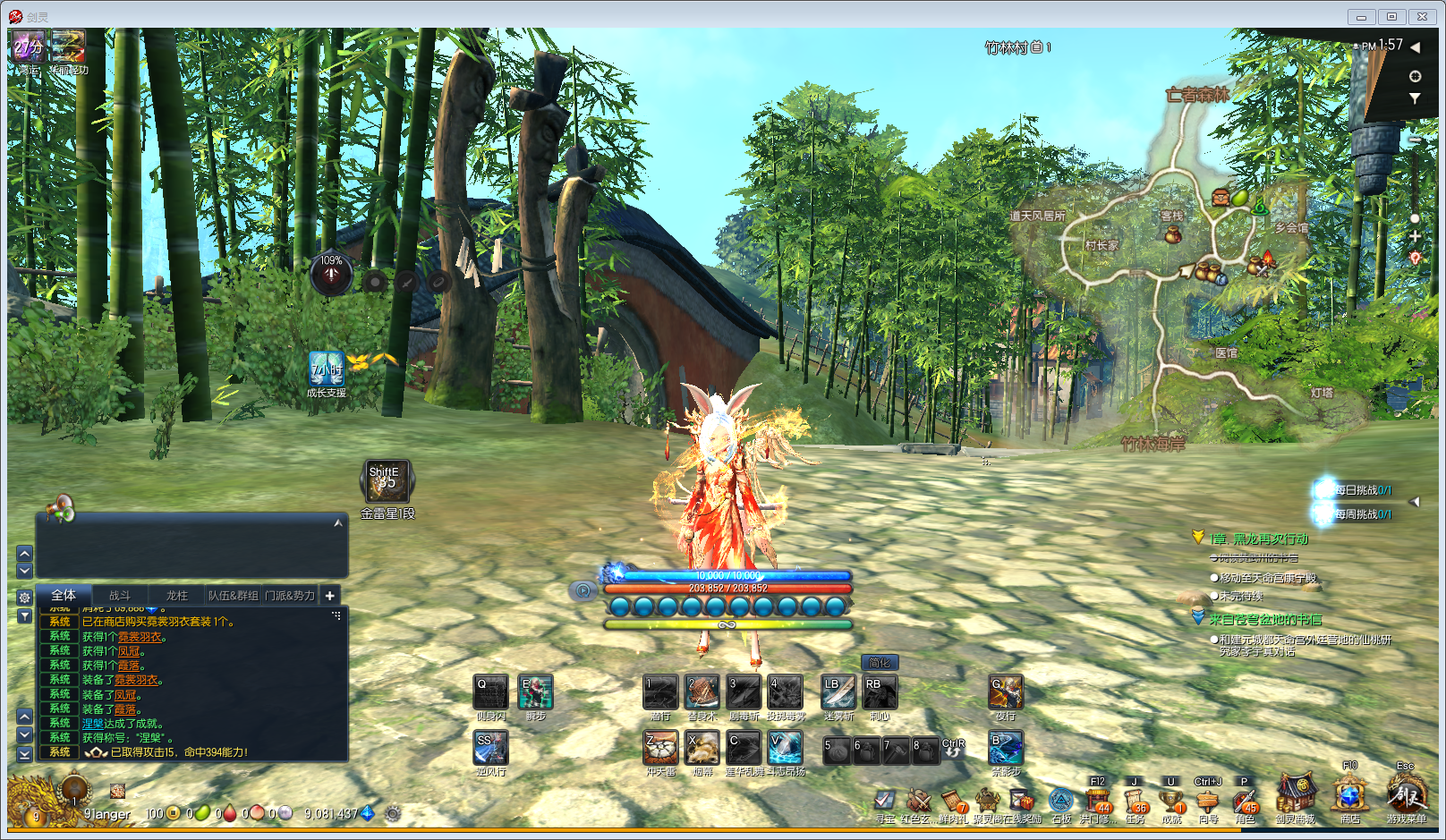Open the 角色 character sheet icon

coord(1244,802)
